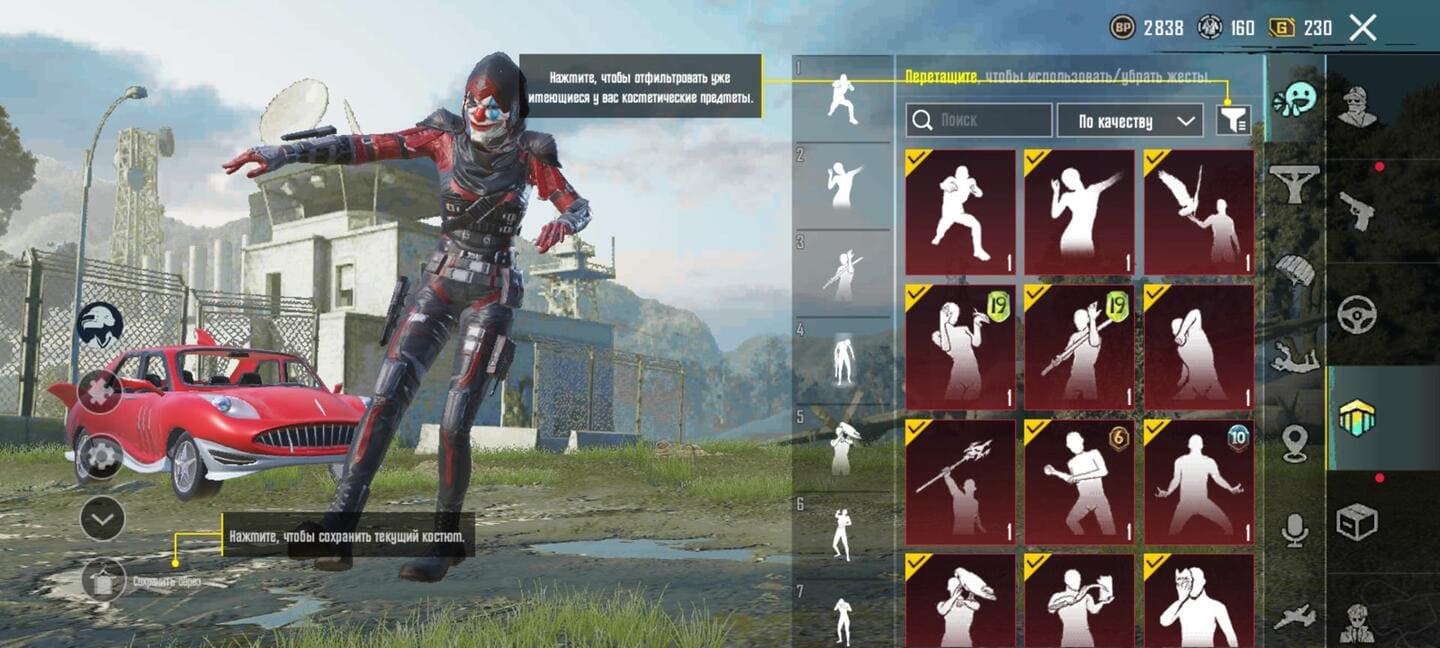The image size is (1440, 648).
Task: Collapse the side buttons with the down arrow
Action: [x=102, y=518]
